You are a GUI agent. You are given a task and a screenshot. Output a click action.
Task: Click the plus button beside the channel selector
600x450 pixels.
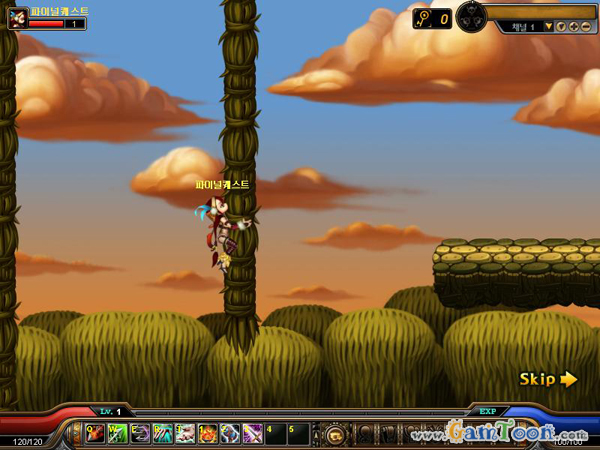[573, 27]
